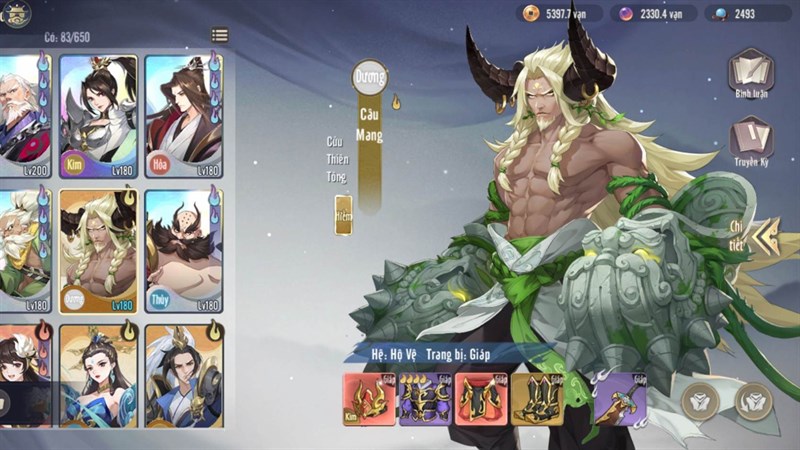Open the Bình luận comments panel

click(750, 73)
